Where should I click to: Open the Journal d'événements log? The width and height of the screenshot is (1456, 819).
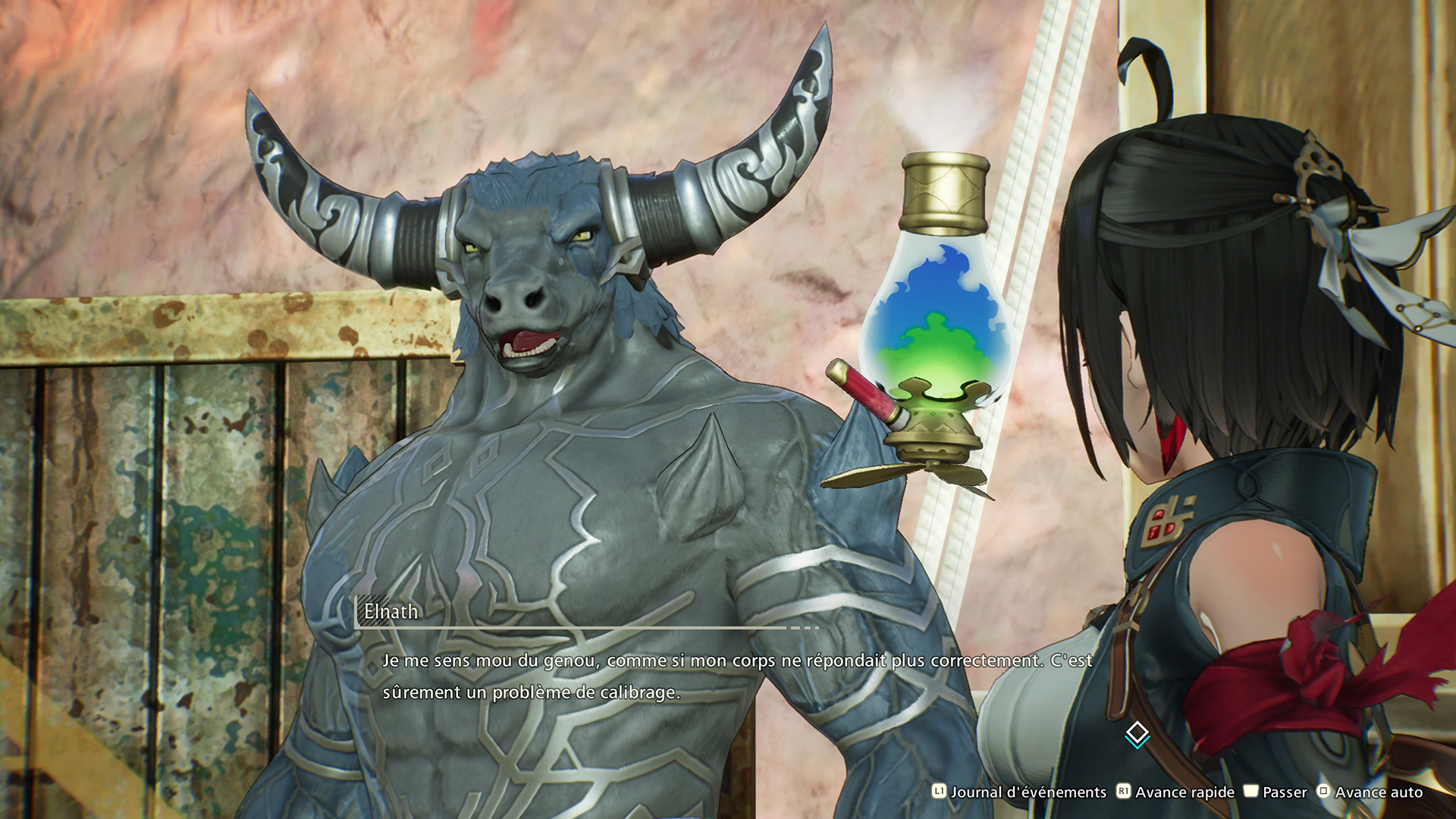pos(1019,792)
